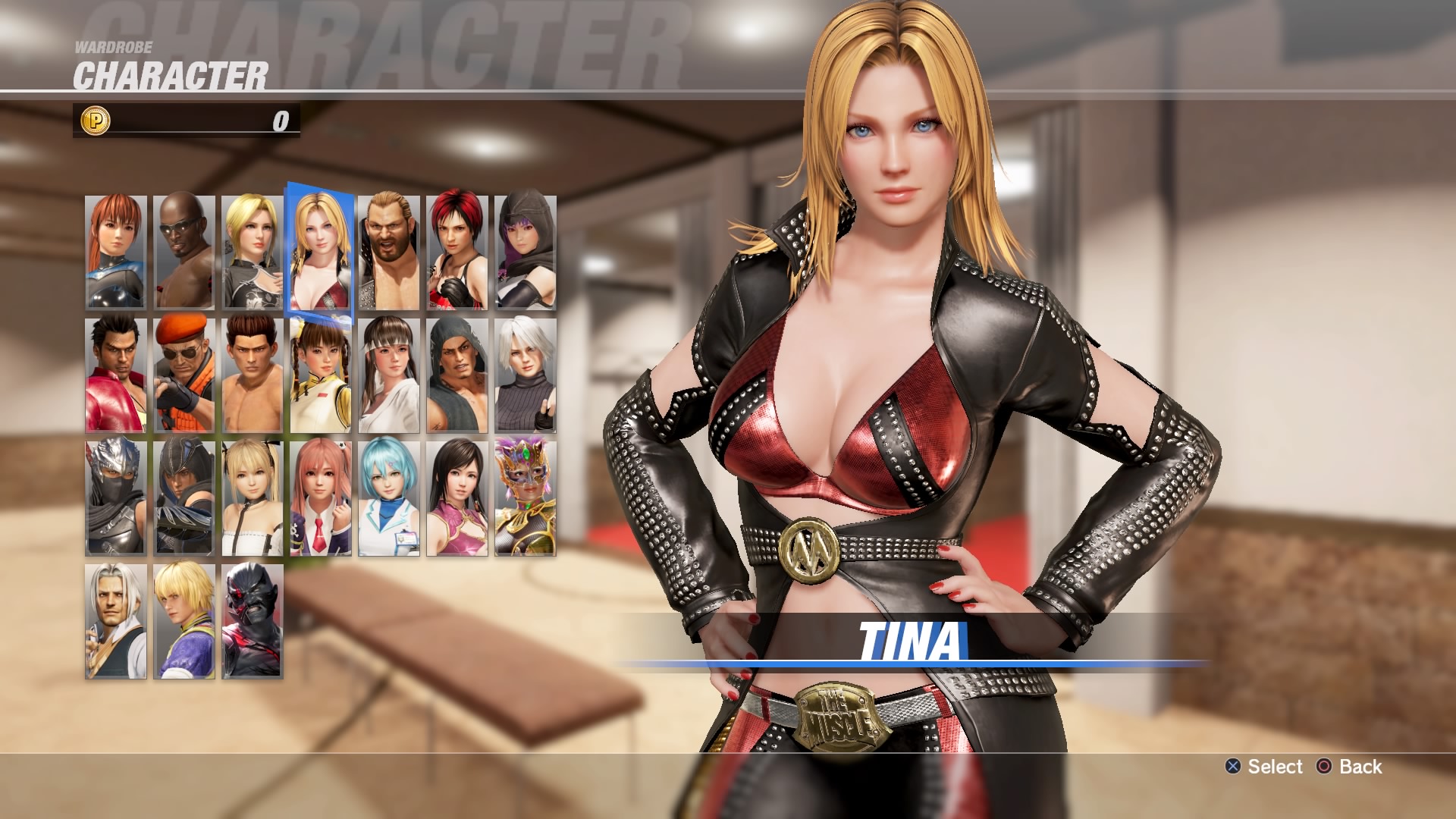Screen dimensions: 1456x819
Task: Select the highlighted Tina portrait
Action: pos(320,250)
